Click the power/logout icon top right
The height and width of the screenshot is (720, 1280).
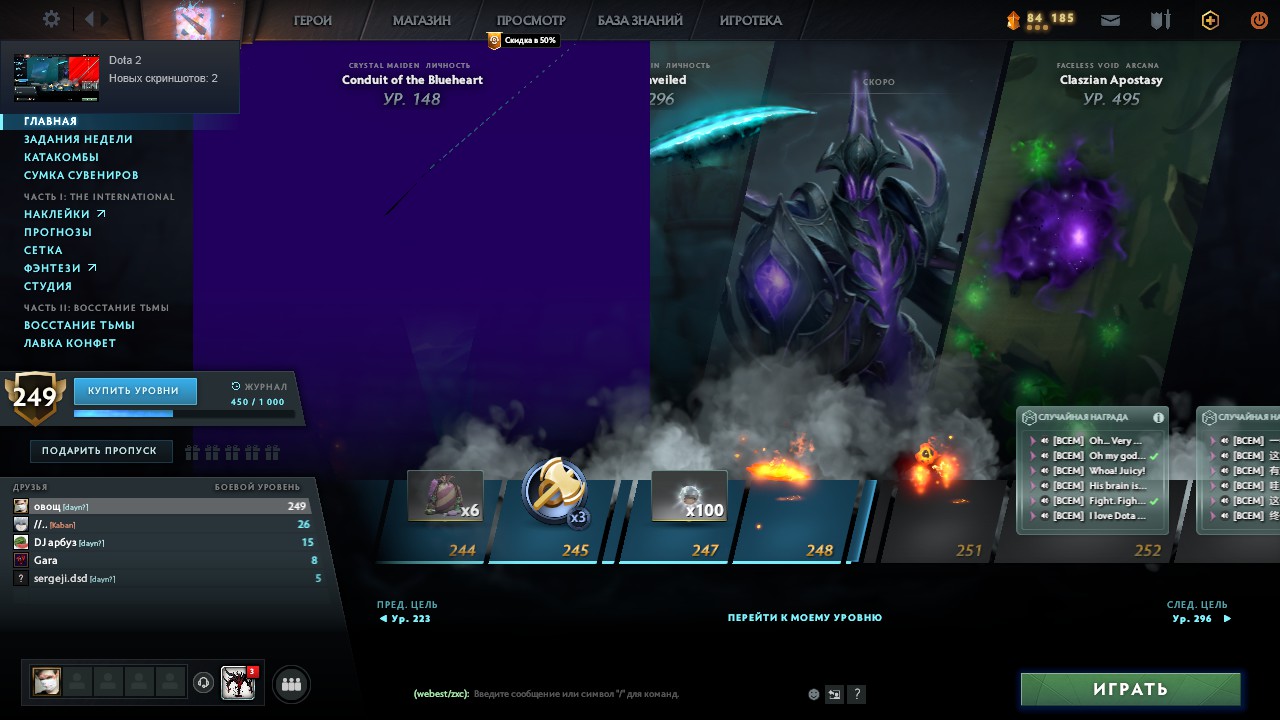tap(1258, 18)
